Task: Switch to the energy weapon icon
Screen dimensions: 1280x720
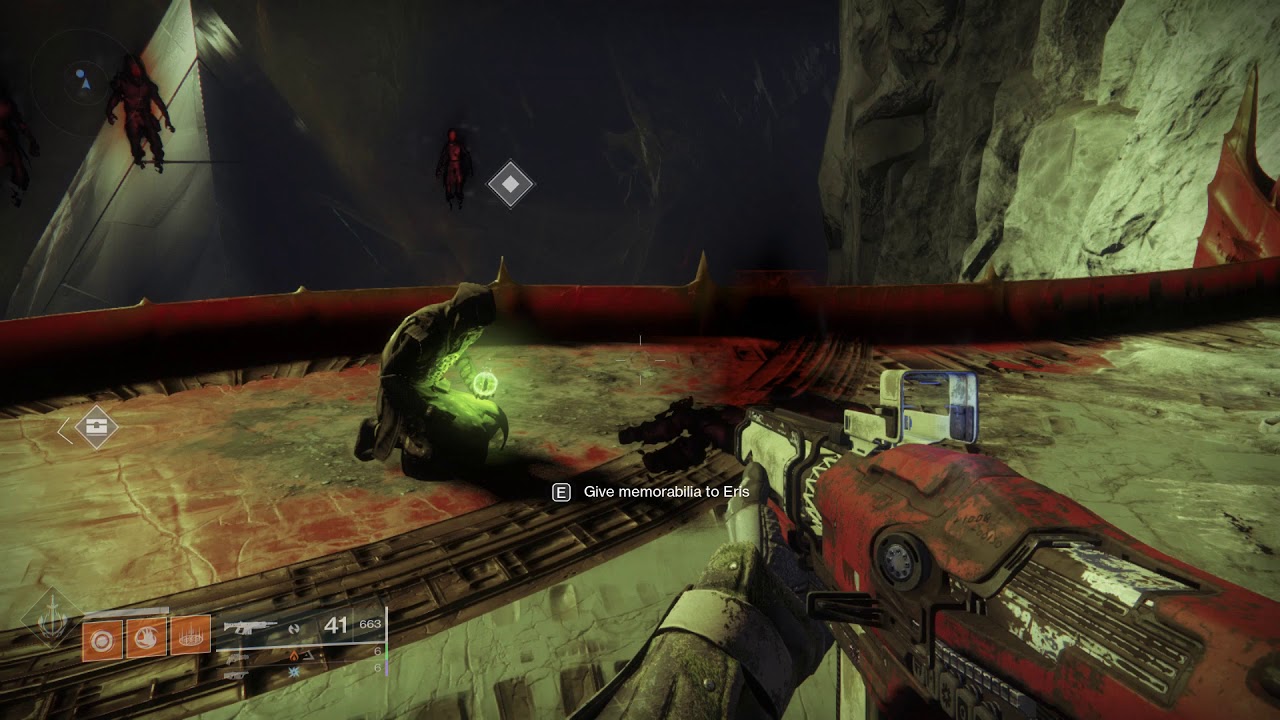Action: (236, 658)
